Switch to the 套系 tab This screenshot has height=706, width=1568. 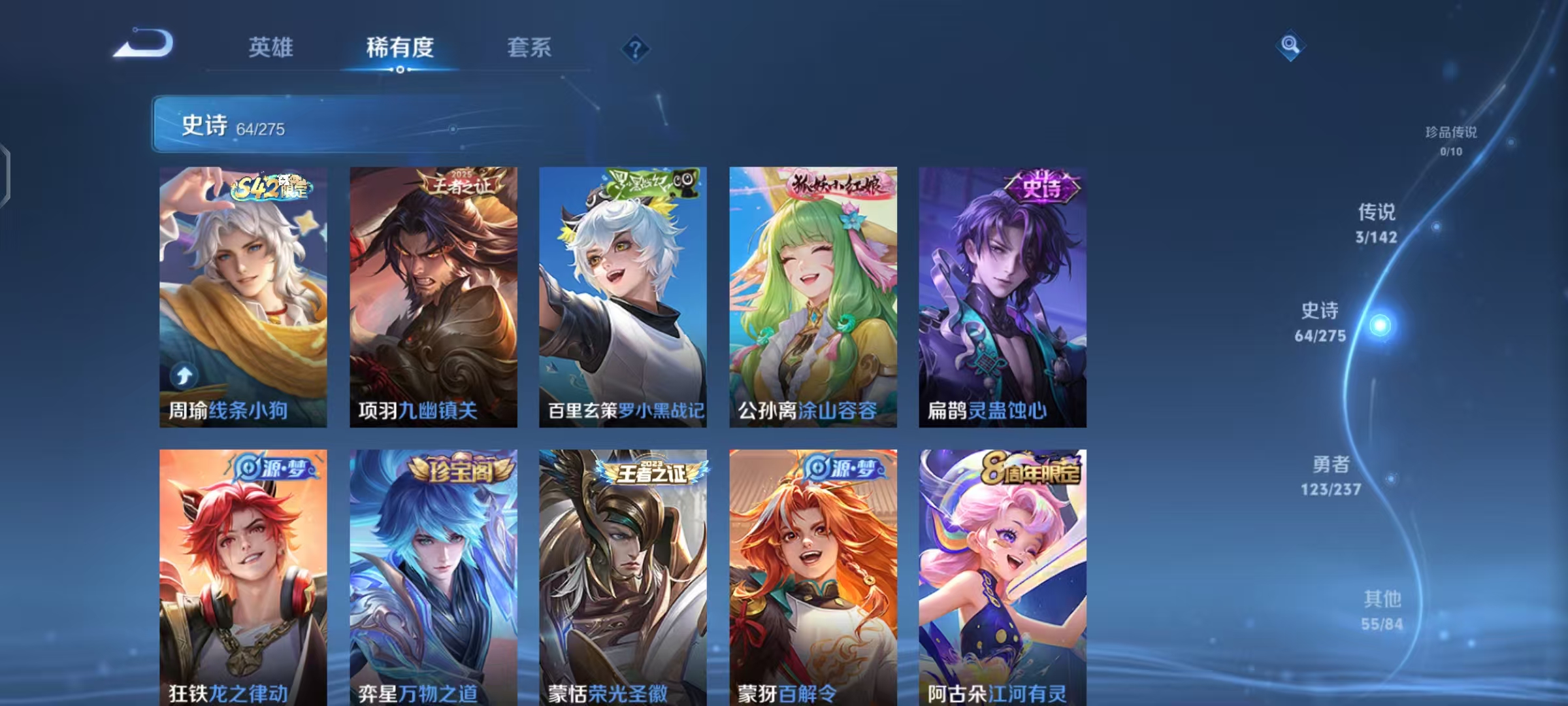(529, 47)
